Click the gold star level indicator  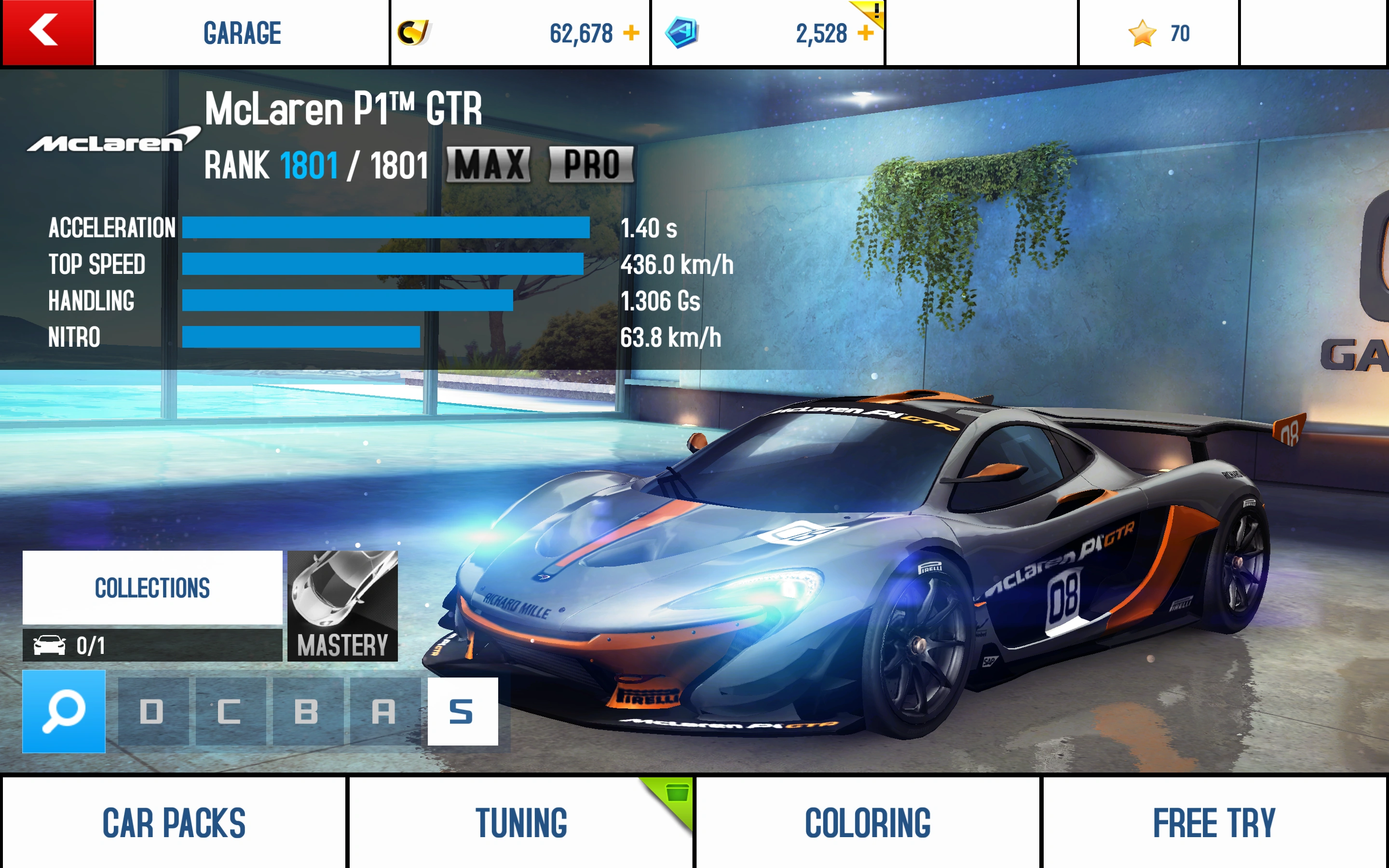pos(1158,33)
